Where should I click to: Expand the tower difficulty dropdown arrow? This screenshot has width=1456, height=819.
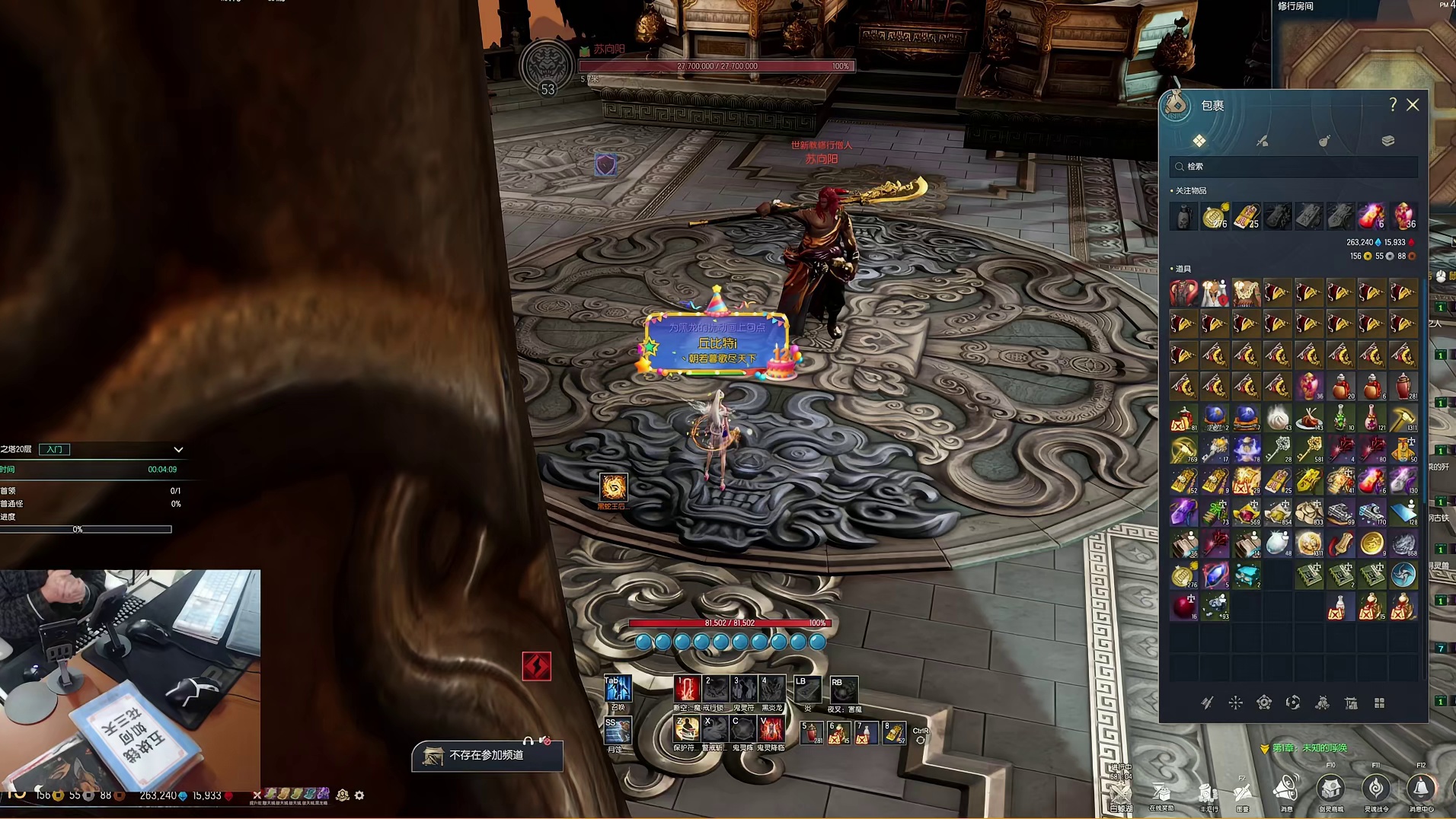pyautogui.click(x=178, y=450)
